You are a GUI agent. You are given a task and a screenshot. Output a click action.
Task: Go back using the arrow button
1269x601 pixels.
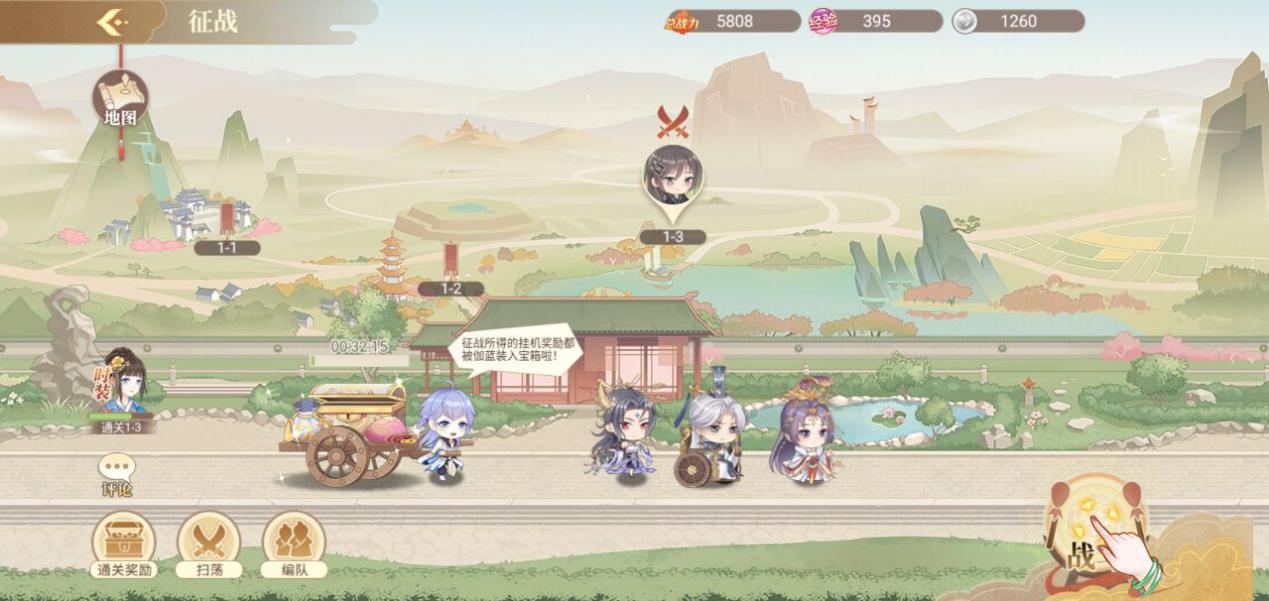coord(113,21)
